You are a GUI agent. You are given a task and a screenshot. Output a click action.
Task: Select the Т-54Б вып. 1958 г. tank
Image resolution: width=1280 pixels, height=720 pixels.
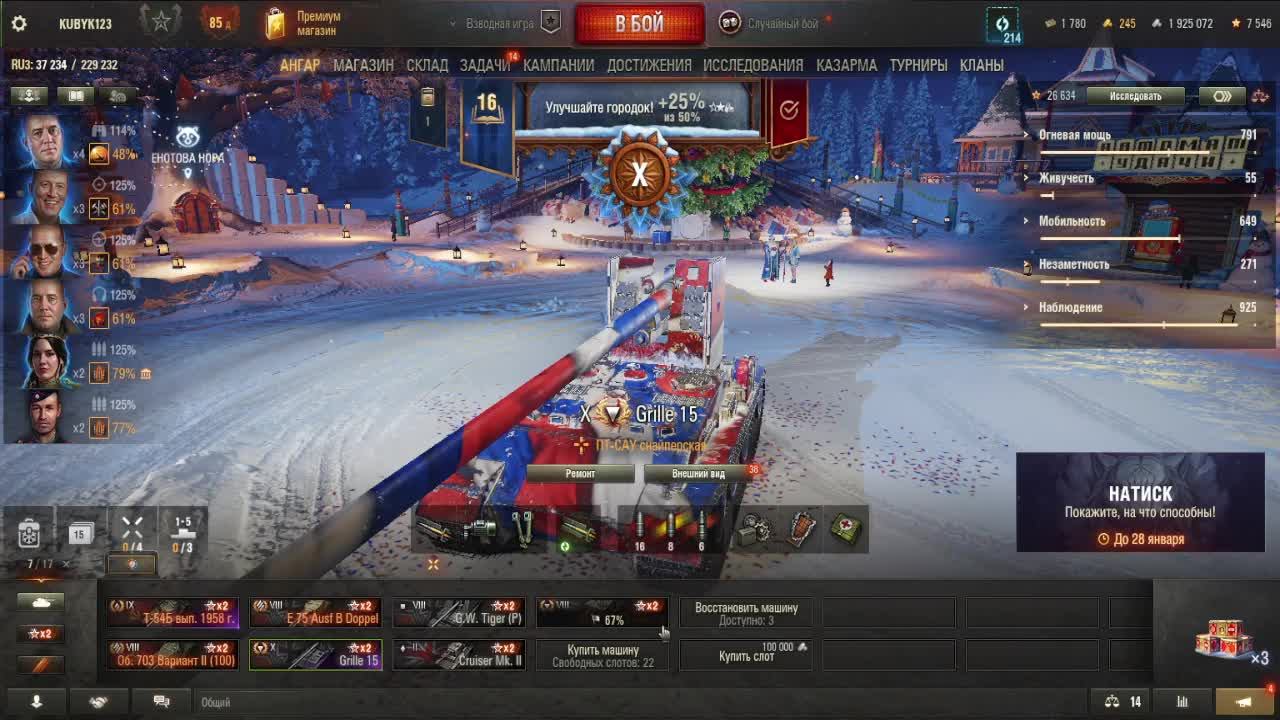coord(174,613)
